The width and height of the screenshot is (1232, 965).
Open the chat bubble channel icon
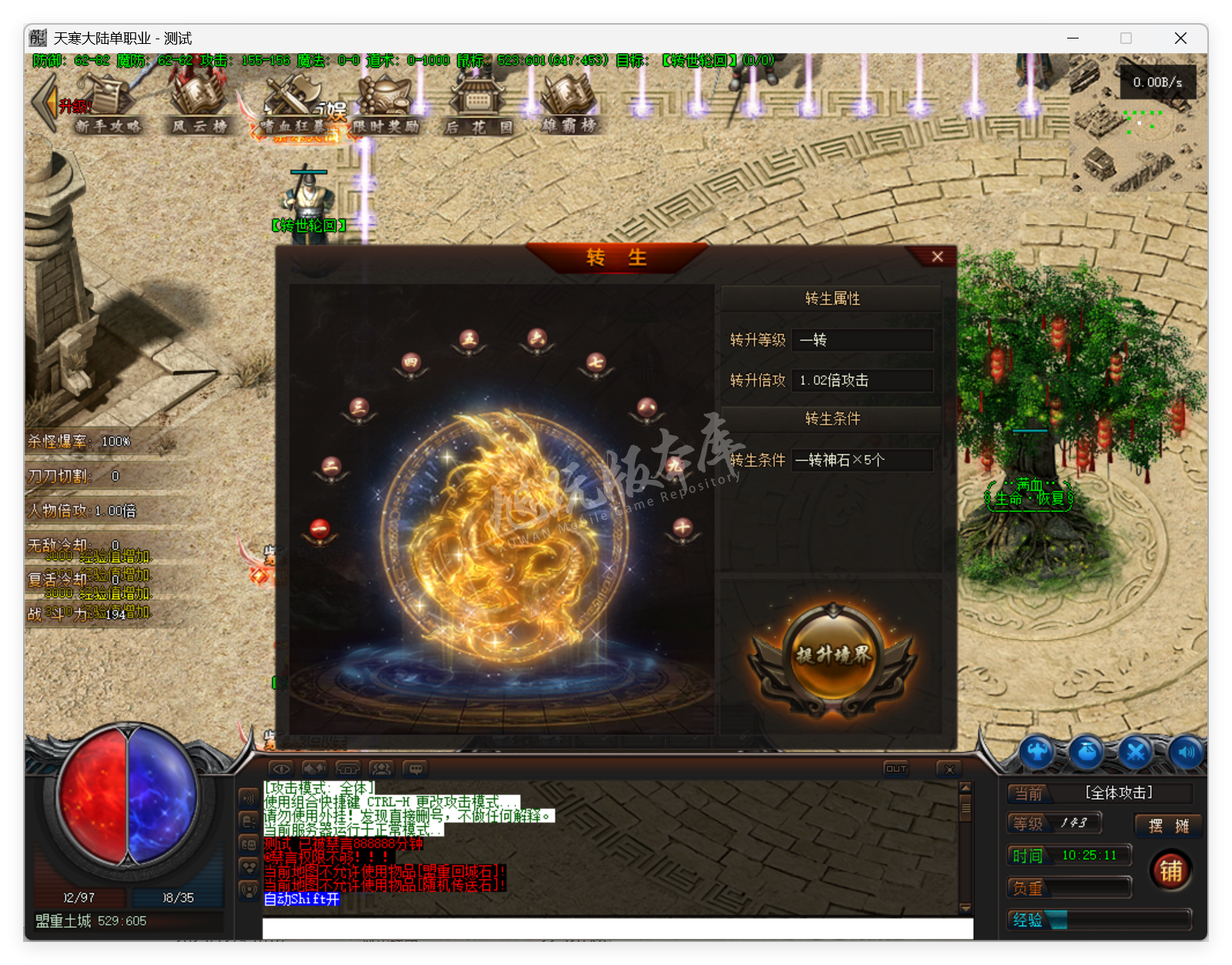coord(416,768)
